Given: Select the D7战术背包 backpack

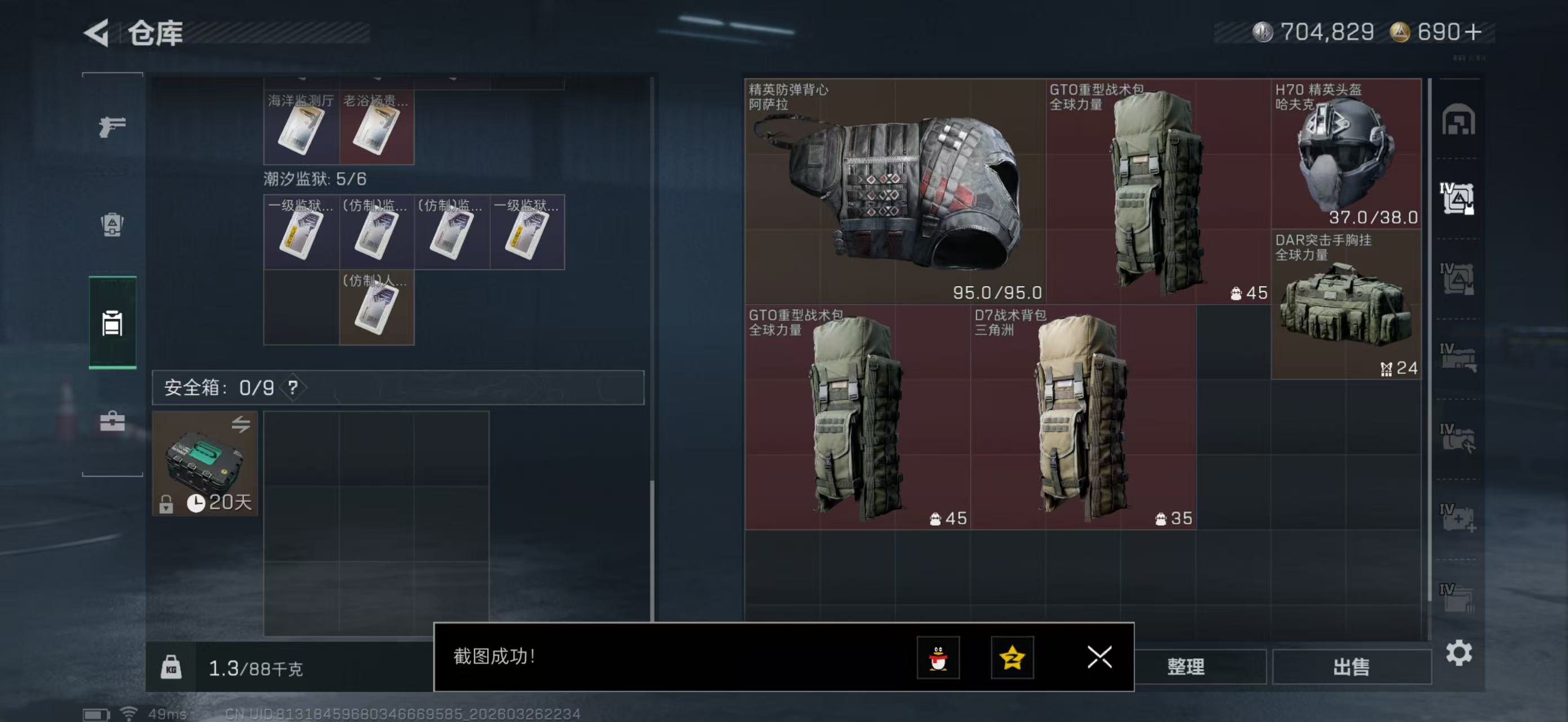Looking at the screenshot, I should pyautogui.click(x=1082, y=417).
